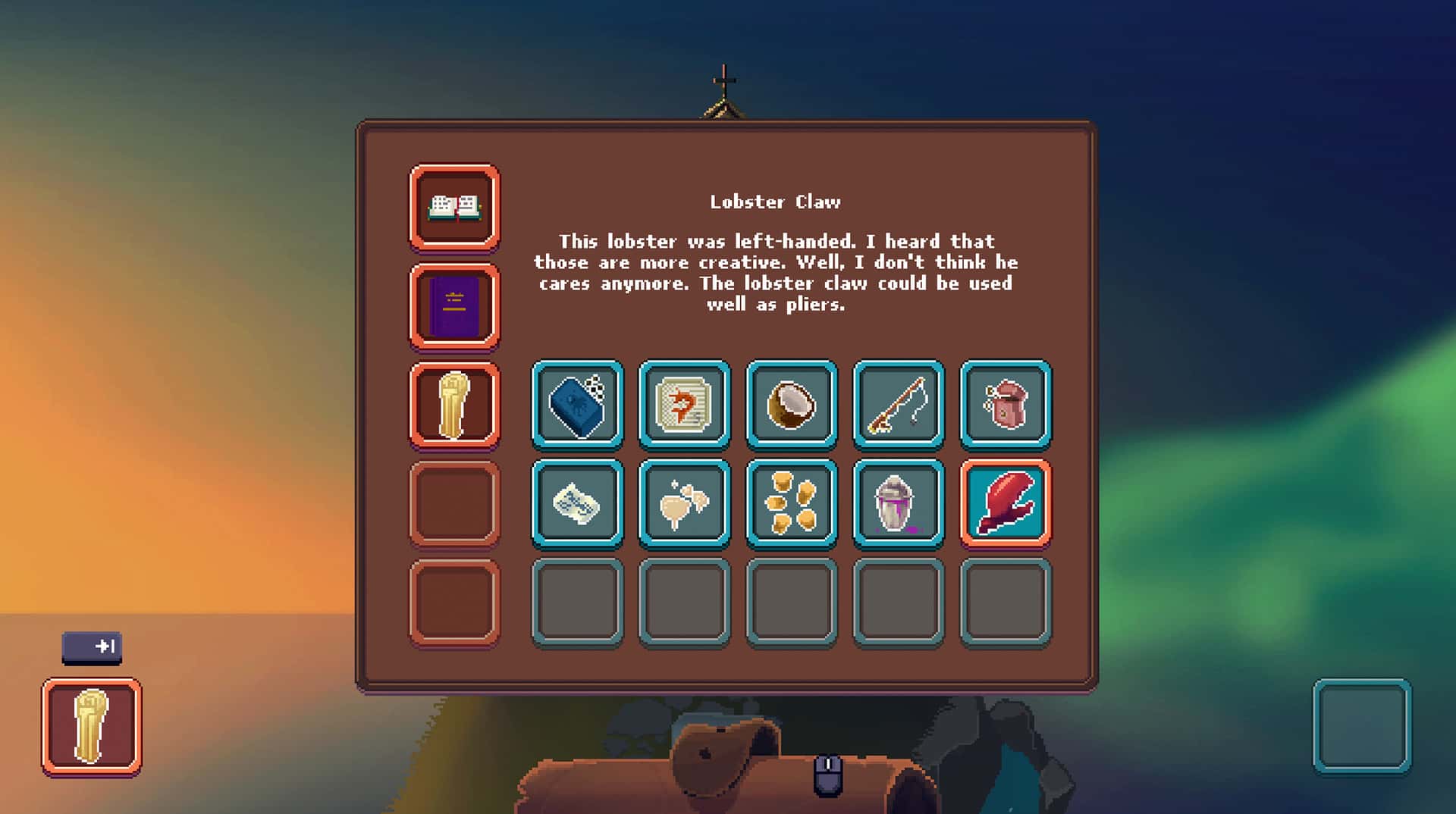Select the blue soap bar item

tap(577, 404)
